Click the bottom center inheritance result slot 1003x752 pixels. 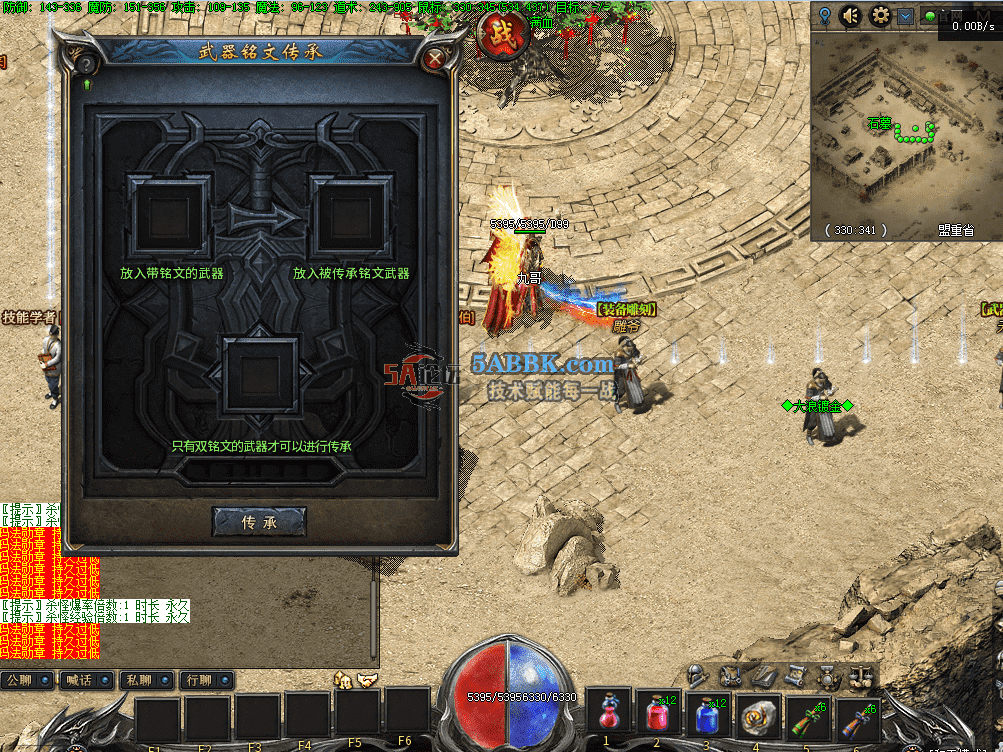pos(260,376)
